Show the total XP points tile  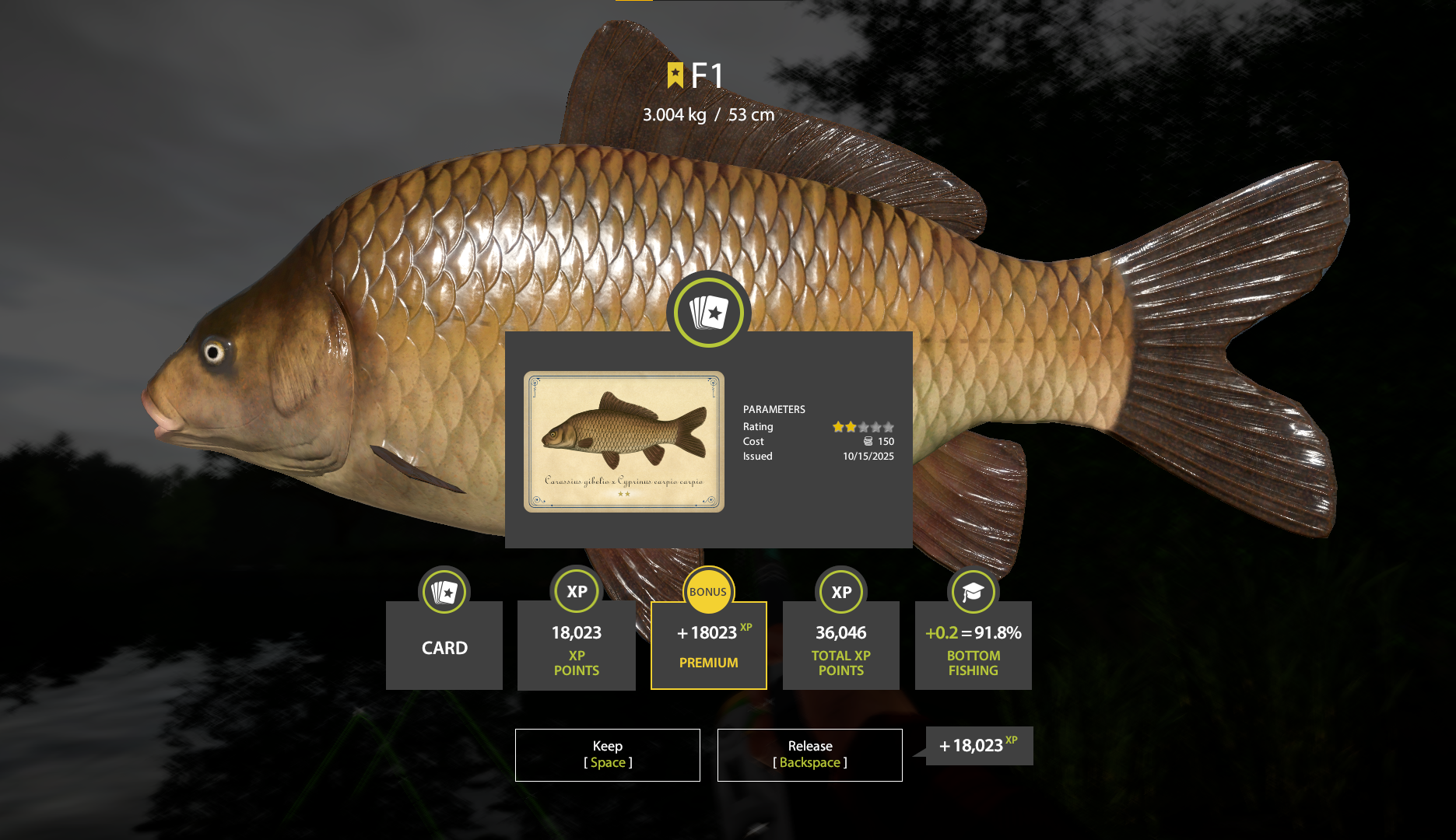click(x=840, y=646)
